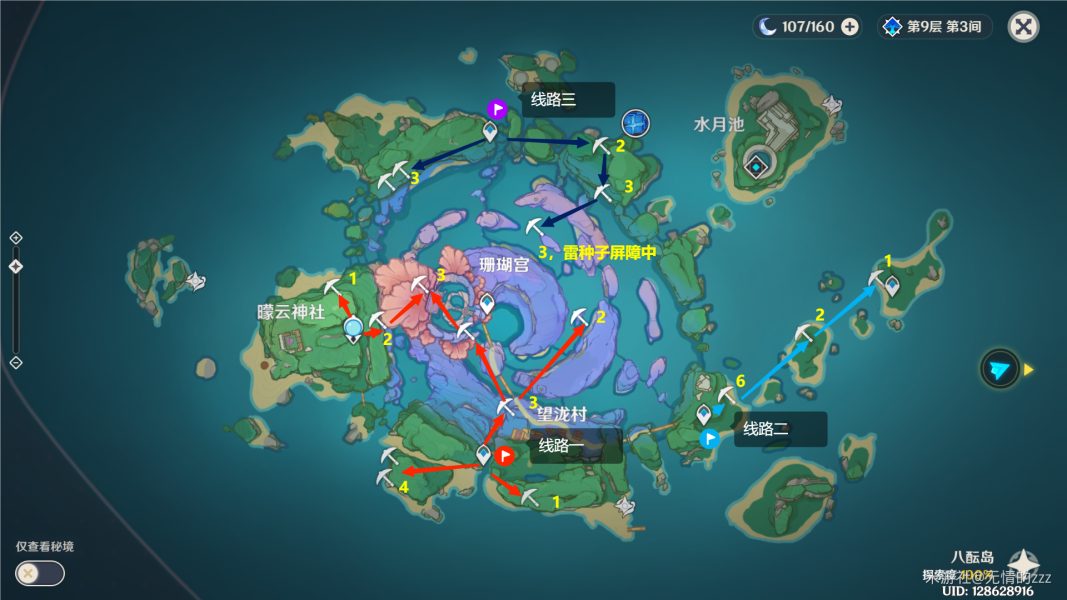
Task: Select the red flag map pin
Action: point(506,455)
